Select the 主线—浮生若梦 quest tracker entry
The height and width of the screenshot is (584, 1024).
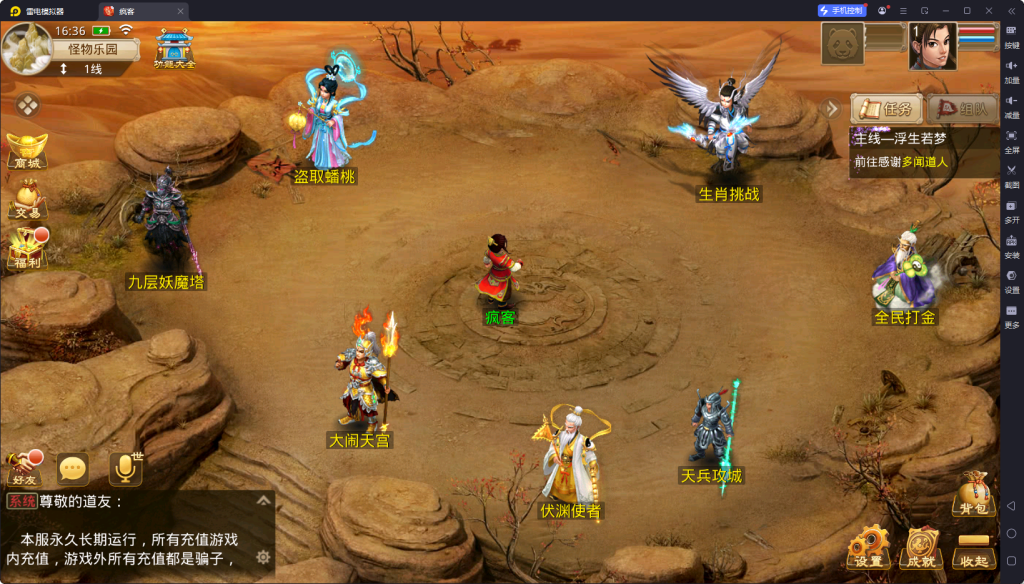coord(920,139)
